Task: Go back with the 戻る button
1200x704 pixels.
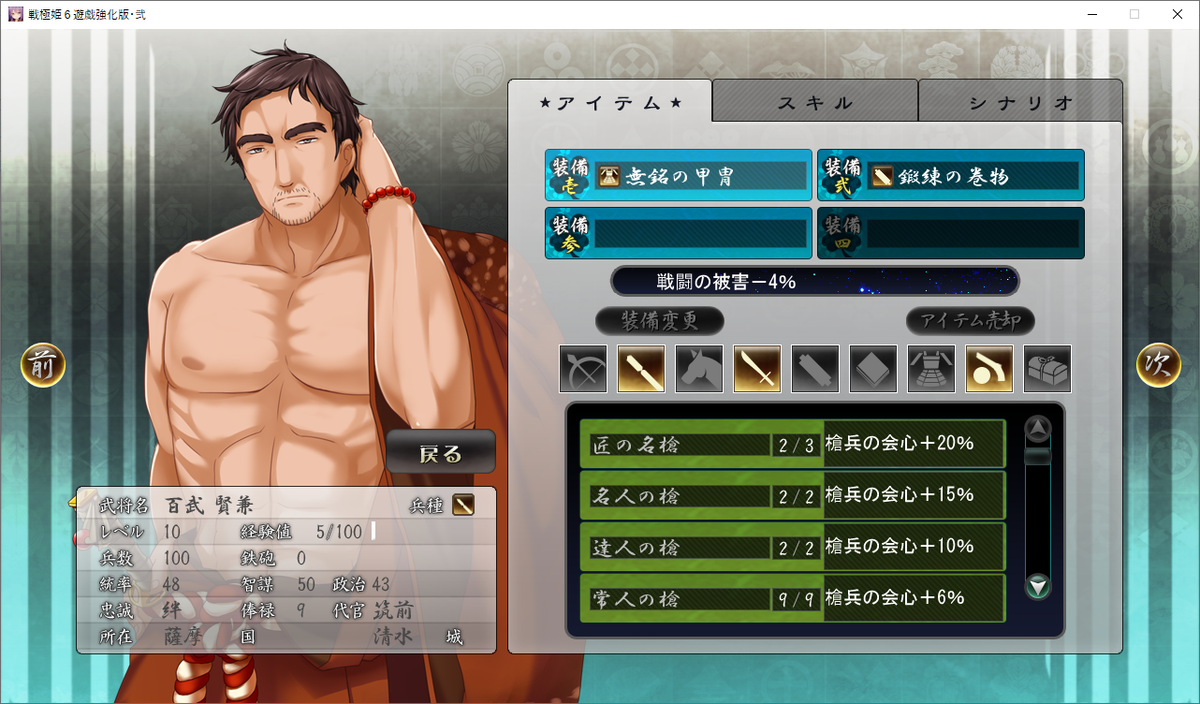Action: [441, 454]
